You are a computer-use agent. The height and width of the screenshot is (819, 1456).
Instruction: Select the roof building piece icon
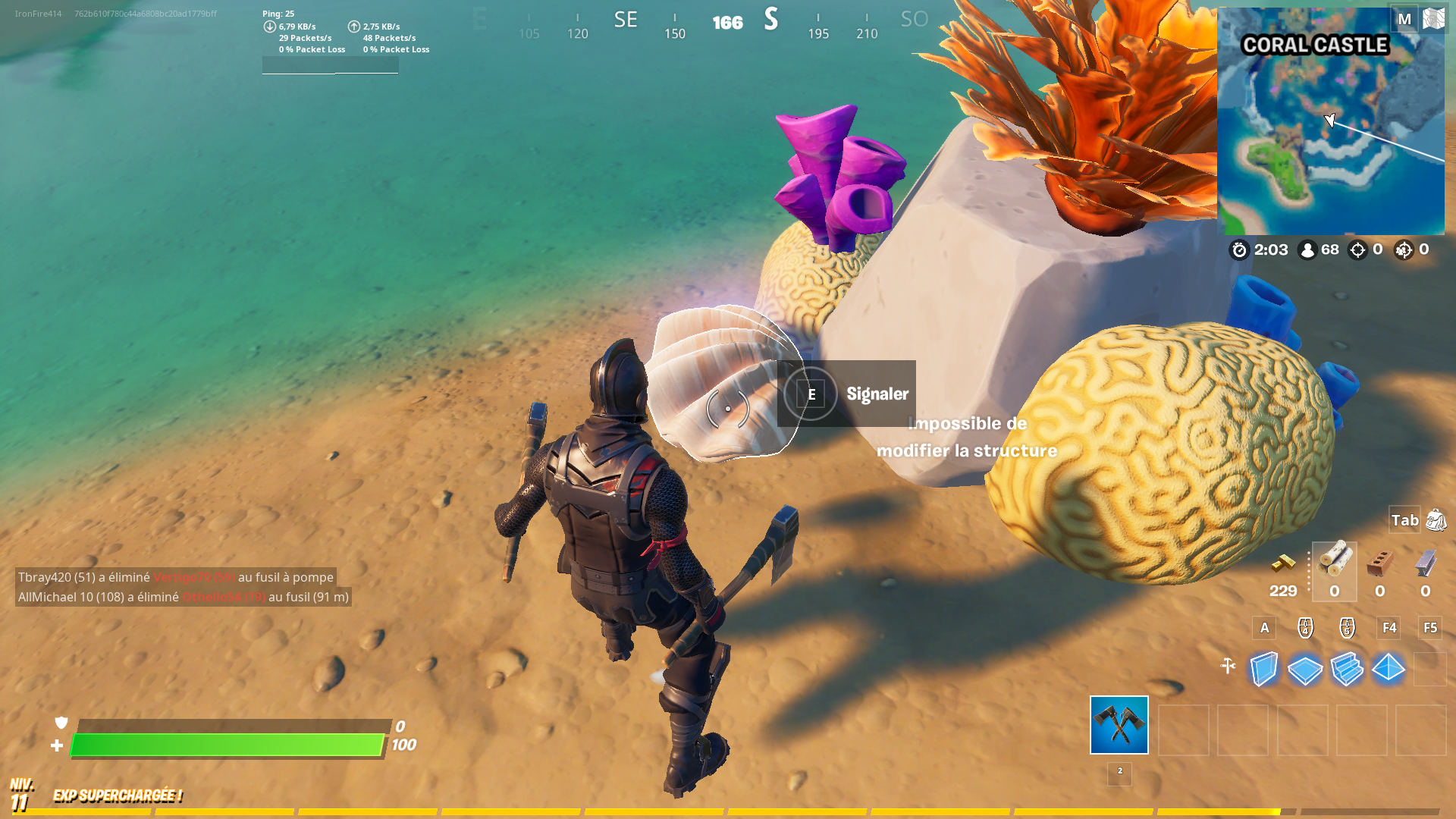[x=1389, y=669]
